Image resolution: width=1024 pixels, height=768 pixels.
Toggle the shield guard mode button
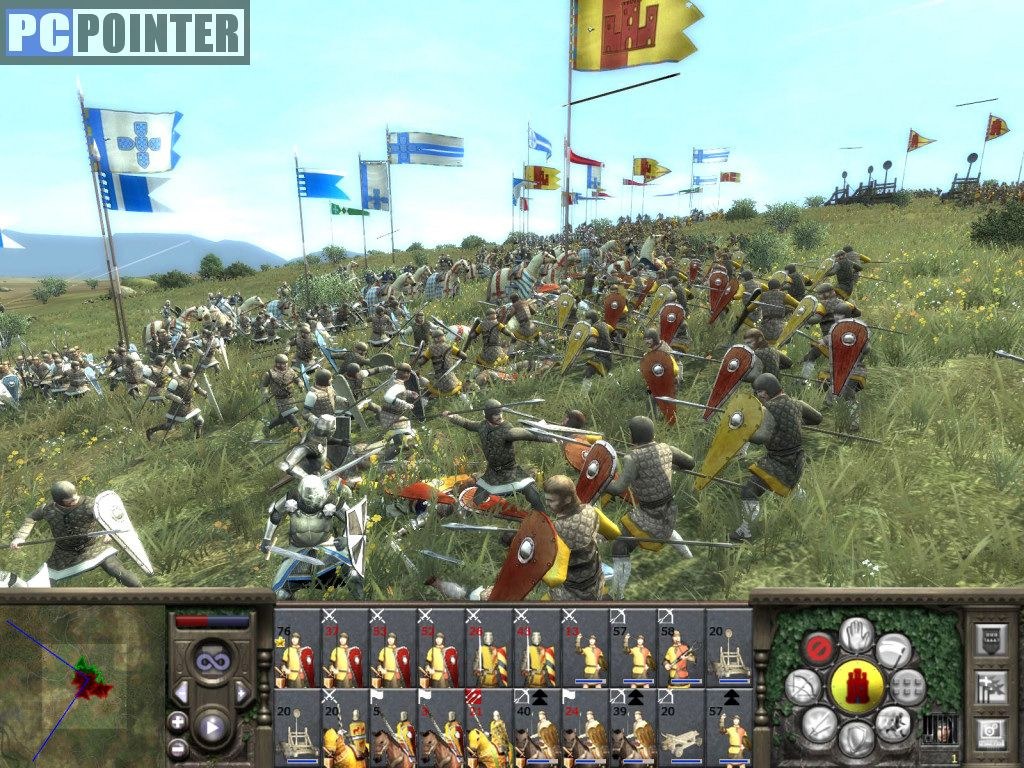(x=857, y=739)
